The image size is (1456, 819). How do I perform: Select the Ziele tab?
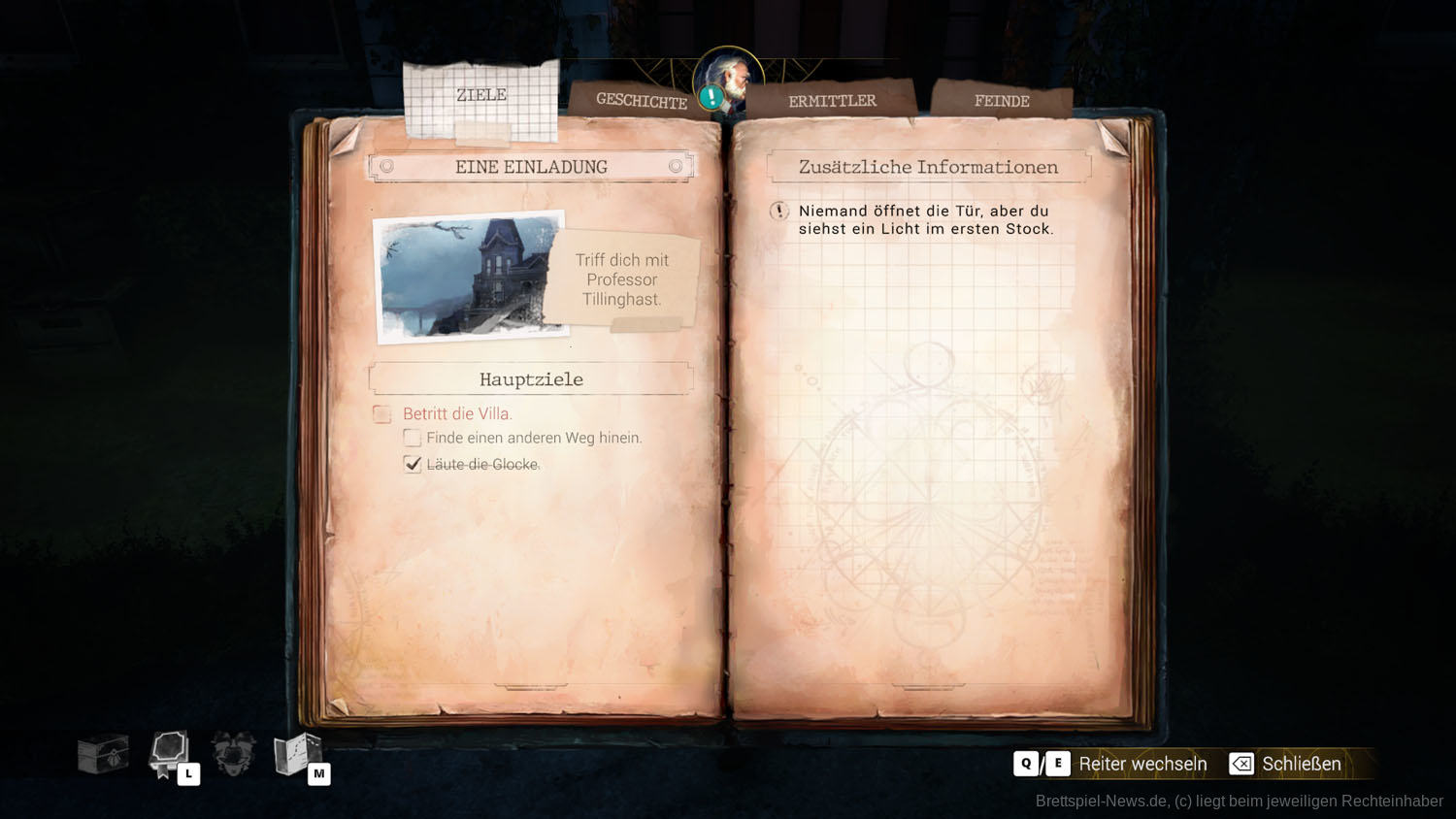[481, 95]
